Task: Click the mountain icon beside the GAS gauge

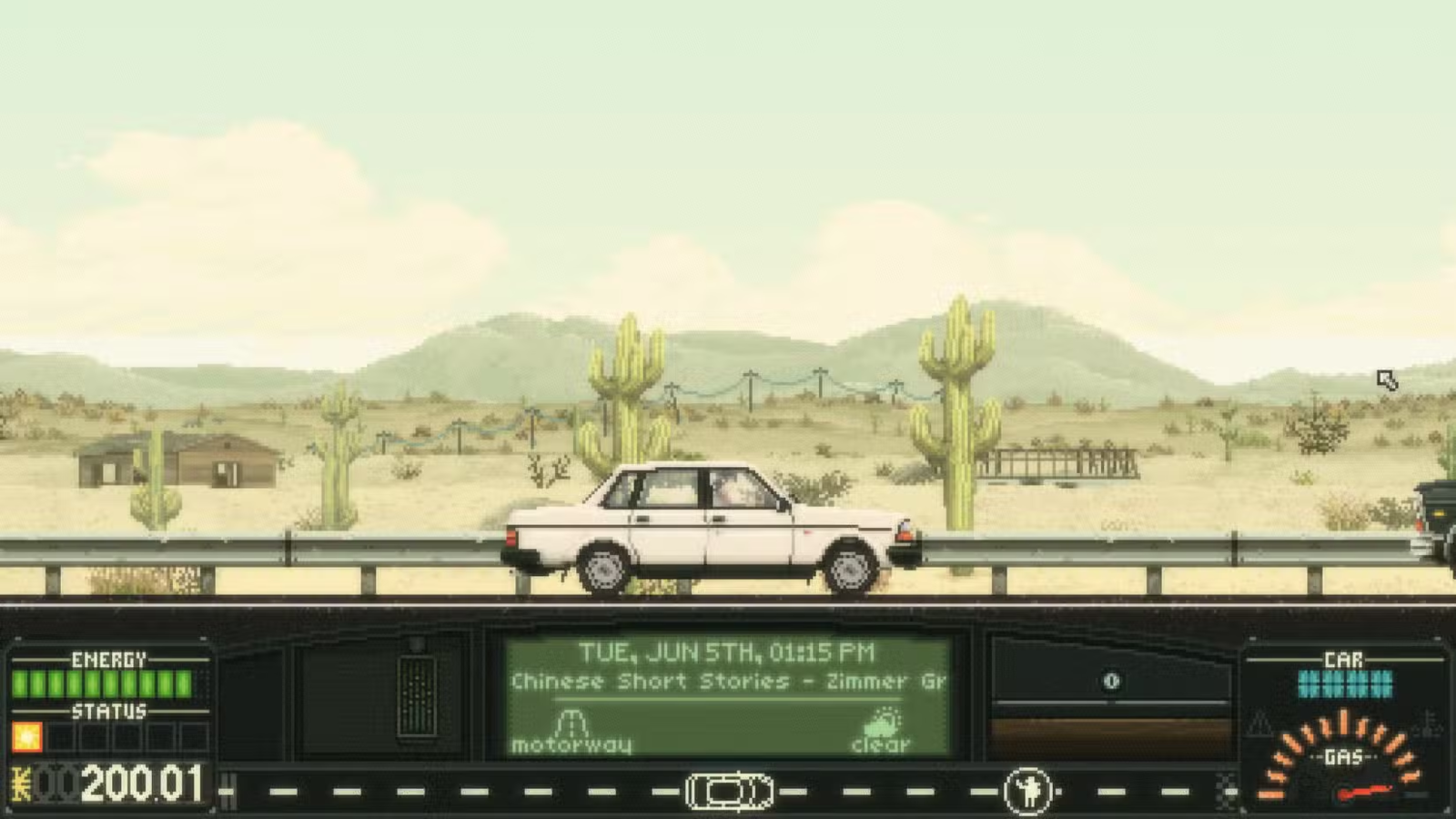Action: pyautogui.click(x=1259, y=724)
